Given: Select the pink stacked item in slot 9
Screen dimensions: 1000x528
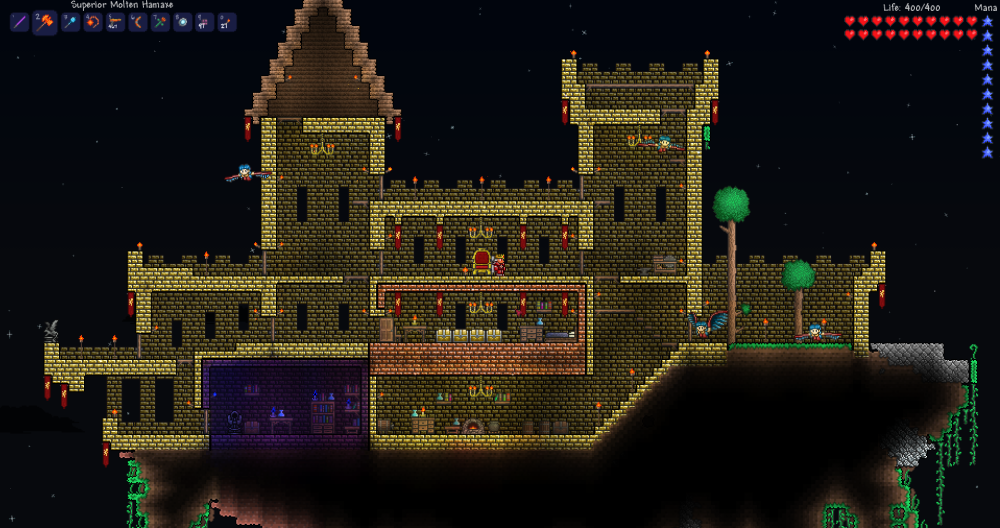Looking at the screenshot, I should pyautogui.click(x=205, y=22).
